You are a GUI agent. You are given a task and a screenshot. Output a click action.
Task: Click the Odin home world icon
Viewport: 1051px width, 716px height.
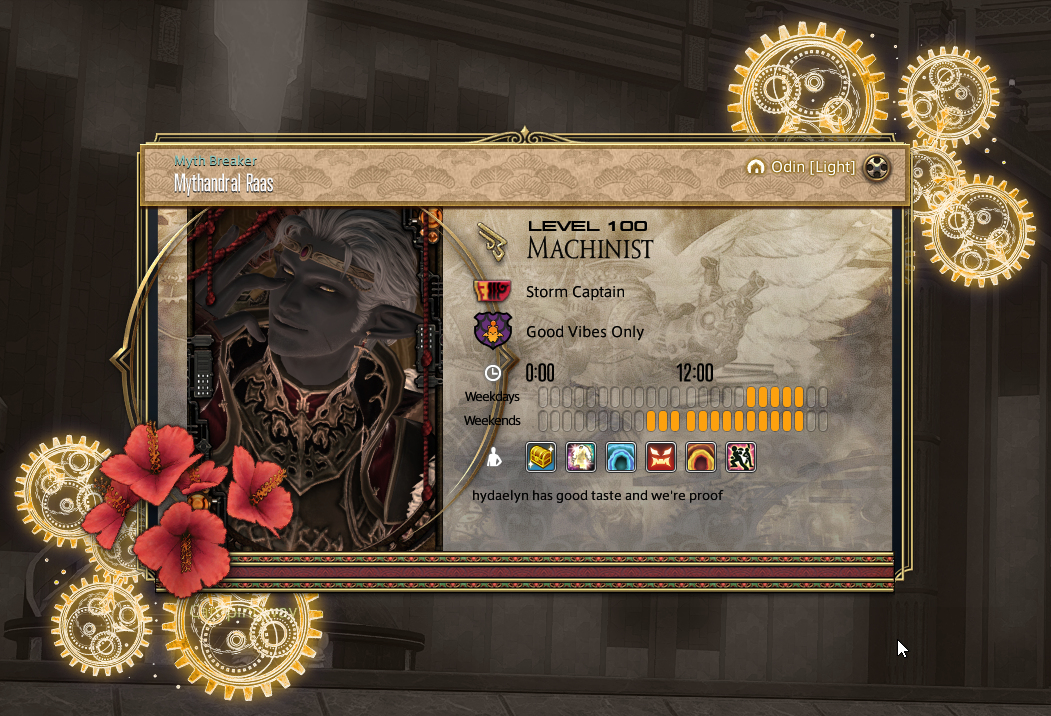(756, 167)
